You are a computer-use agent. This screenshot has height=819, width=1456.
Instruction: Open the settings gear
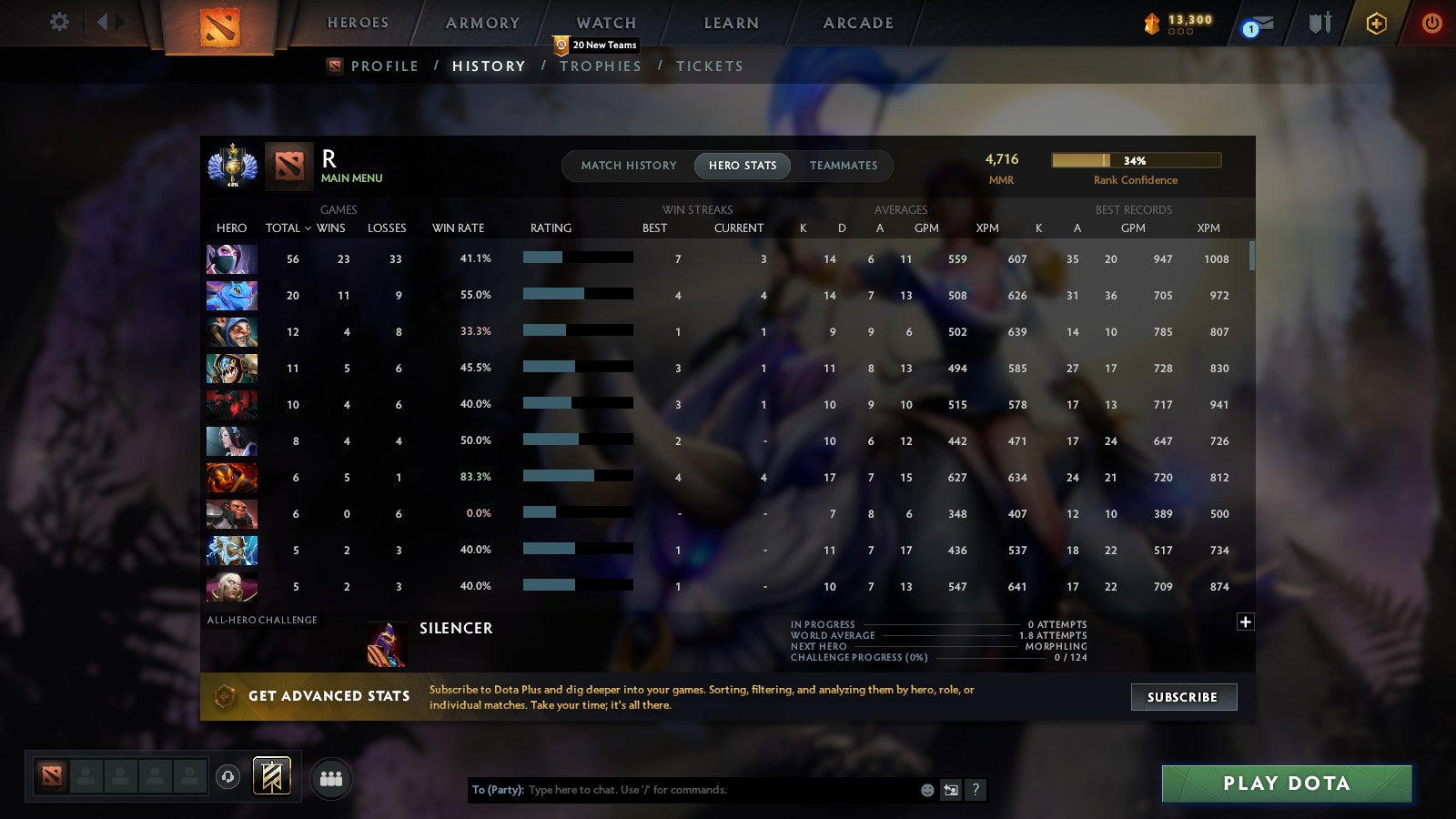click(59, 23)
